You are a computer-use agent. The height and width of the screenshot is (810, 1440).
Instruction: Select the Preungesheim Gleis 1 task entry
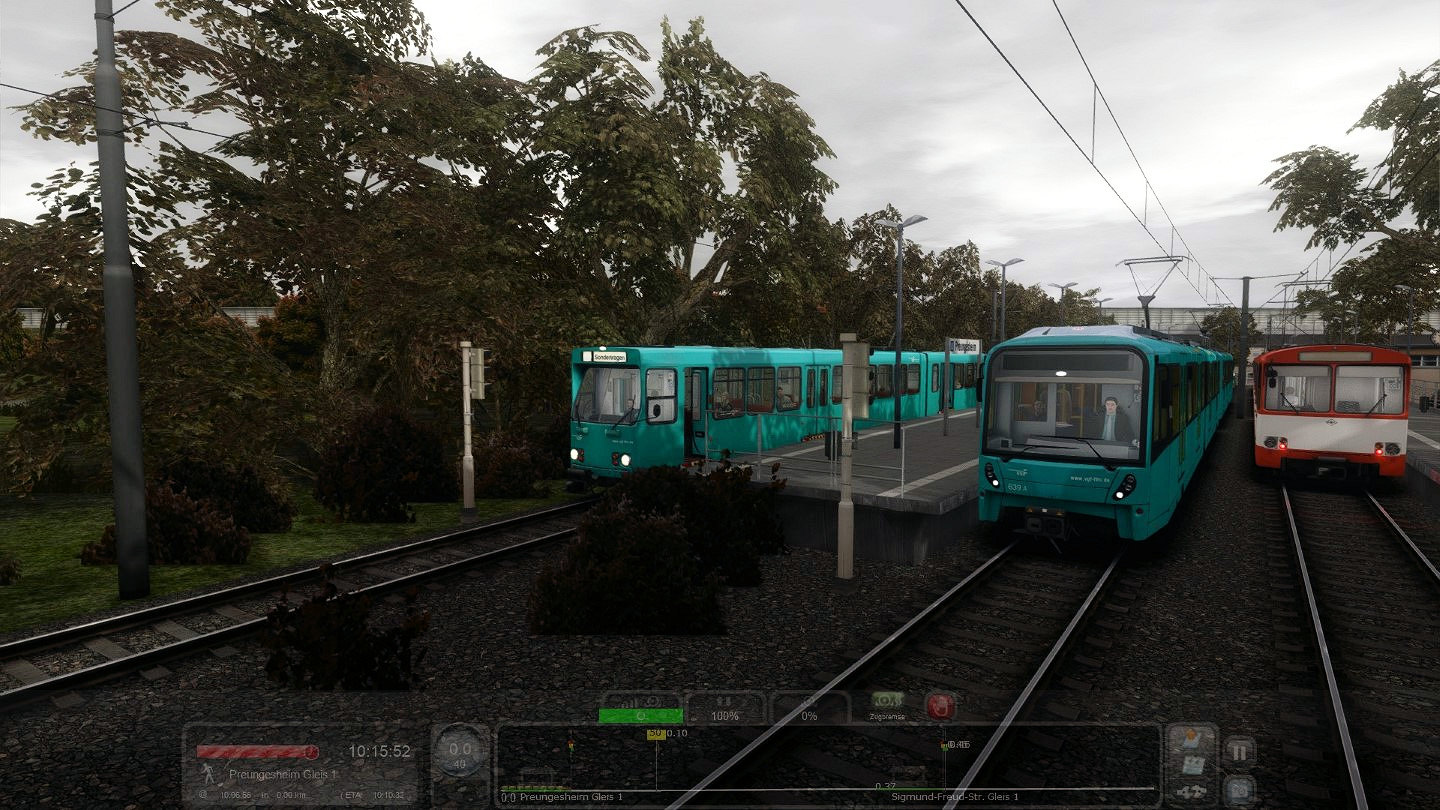point(268,774)
